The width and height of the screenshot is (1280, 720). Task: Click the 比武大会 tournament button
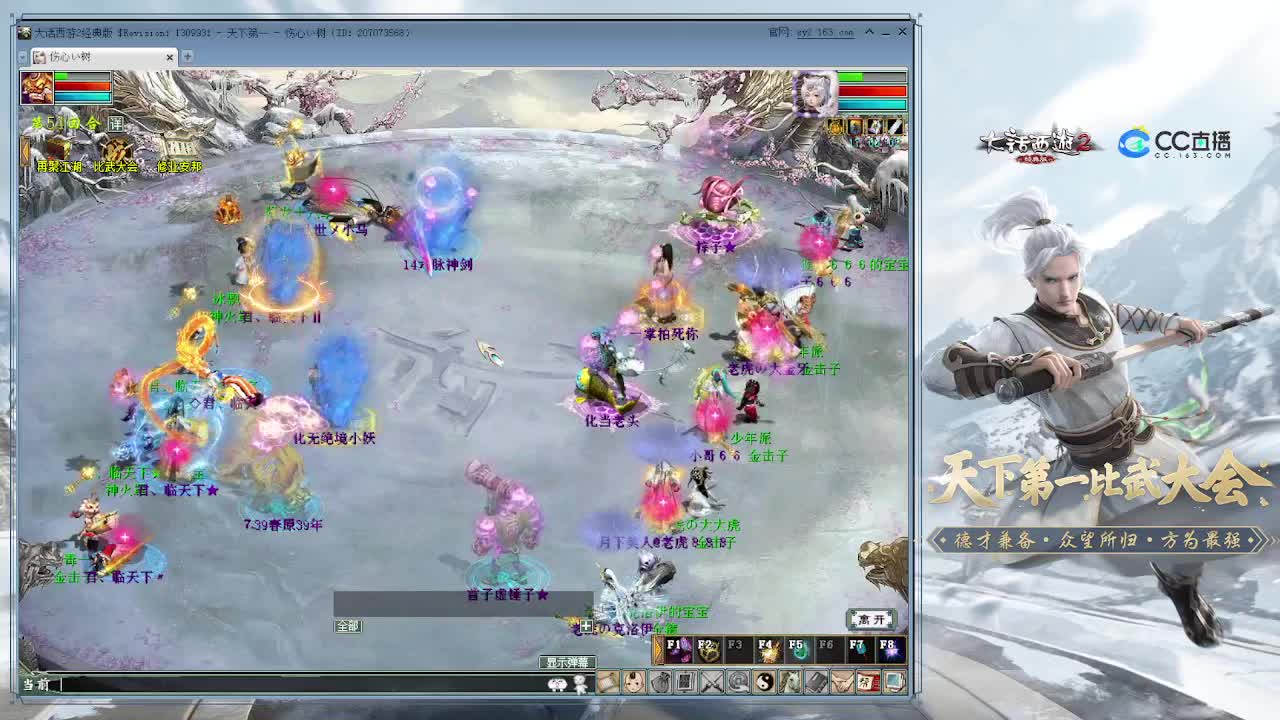coord(116,166)
